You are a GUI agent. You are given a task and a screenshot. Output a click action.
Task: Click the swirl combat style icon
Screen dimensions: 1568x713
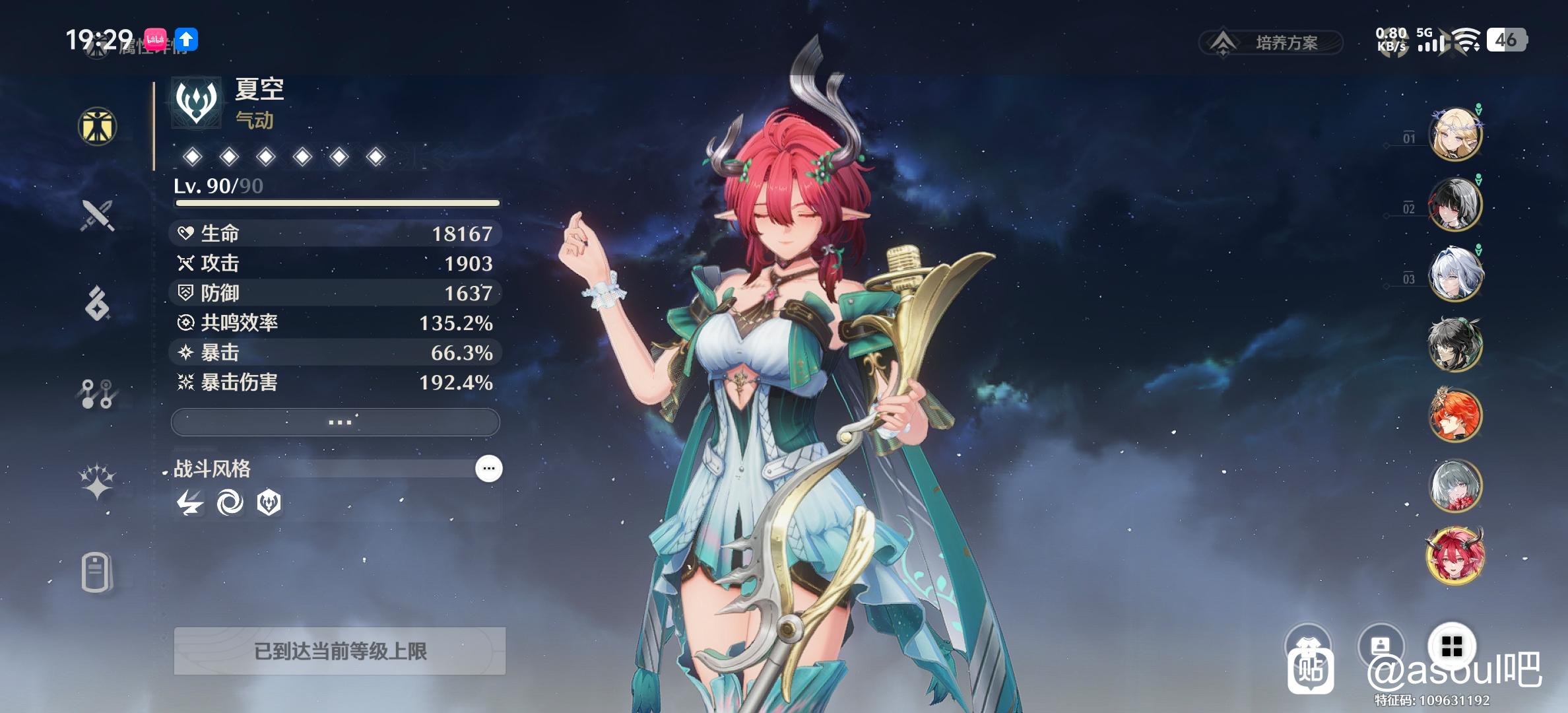[230, 504]
